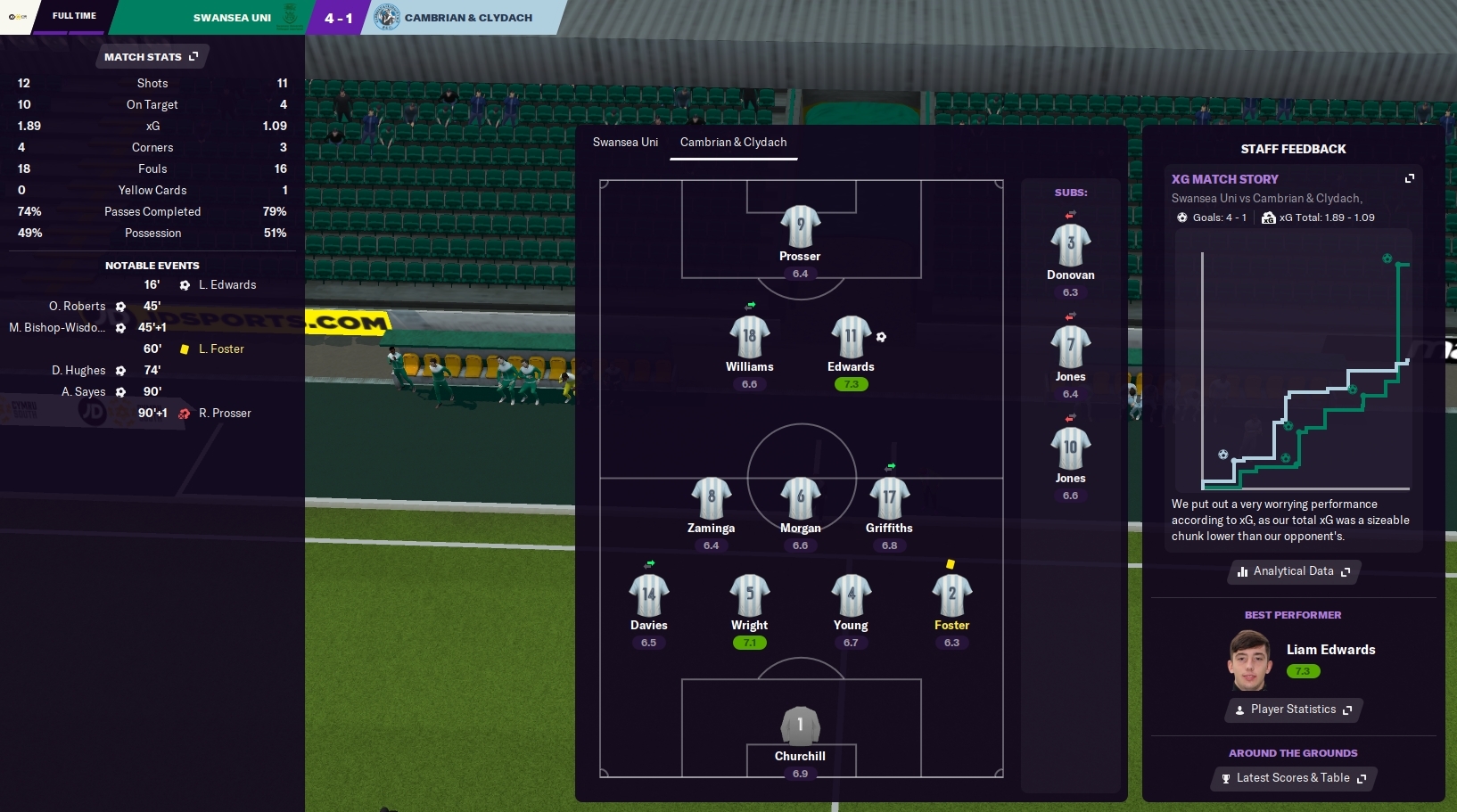Select Edwards number 11 shirt

click(851, 337)
